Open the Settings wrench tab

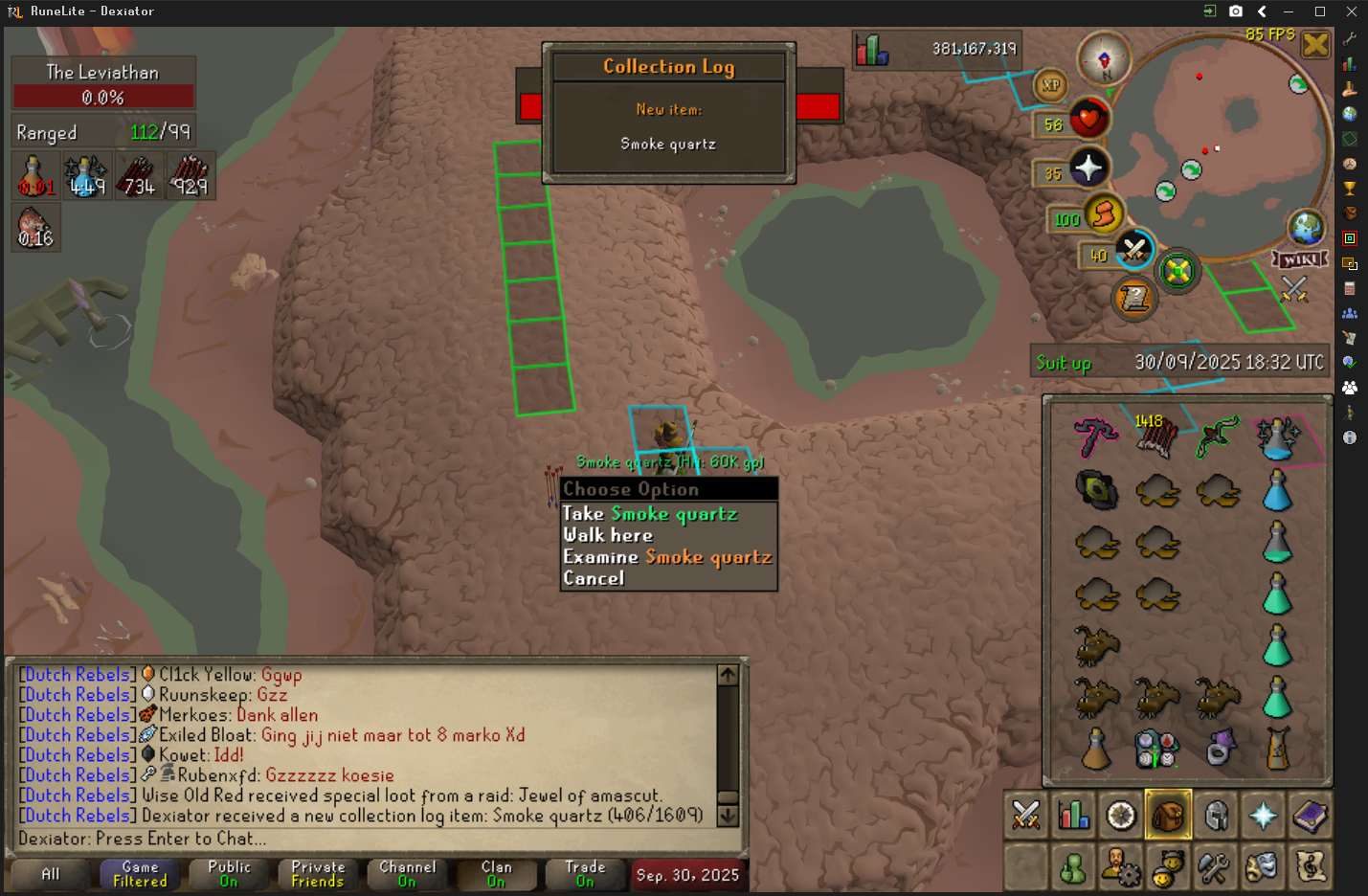(x=1215, y=868)
